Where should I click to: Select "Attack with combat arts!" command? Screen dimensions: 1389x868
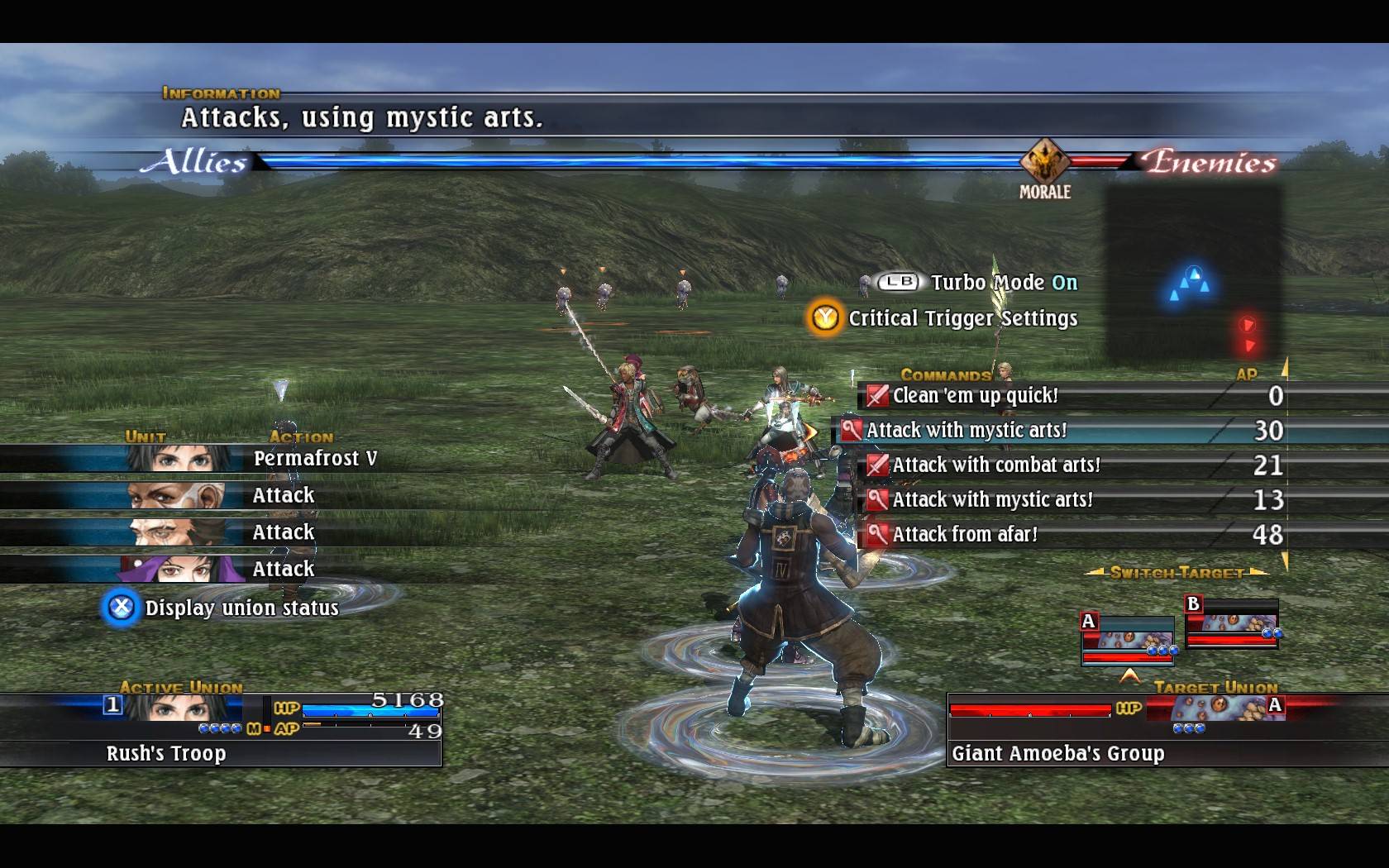point(995,465)
